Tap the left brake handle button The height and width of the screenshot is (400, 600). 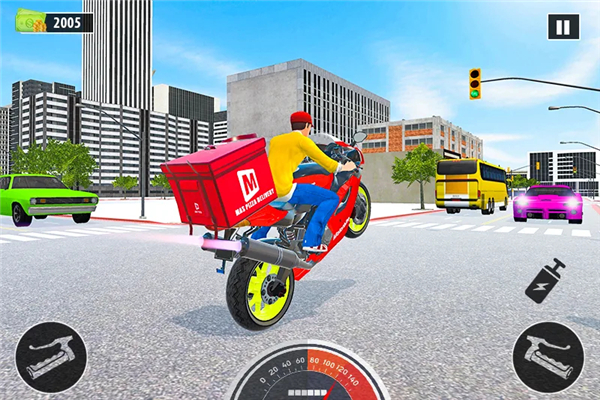click(50, 355)
